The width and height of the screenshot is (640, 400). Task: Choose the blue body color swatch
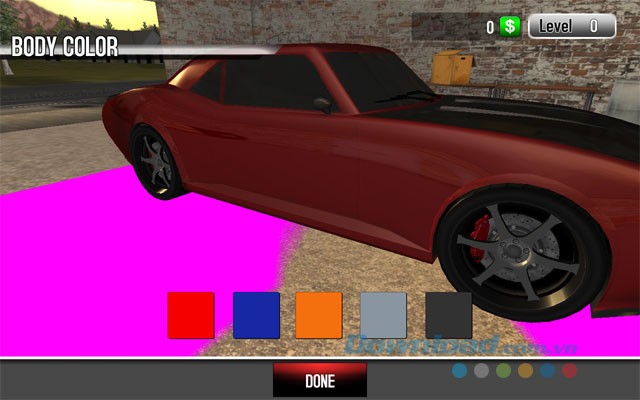coord(256,315)
